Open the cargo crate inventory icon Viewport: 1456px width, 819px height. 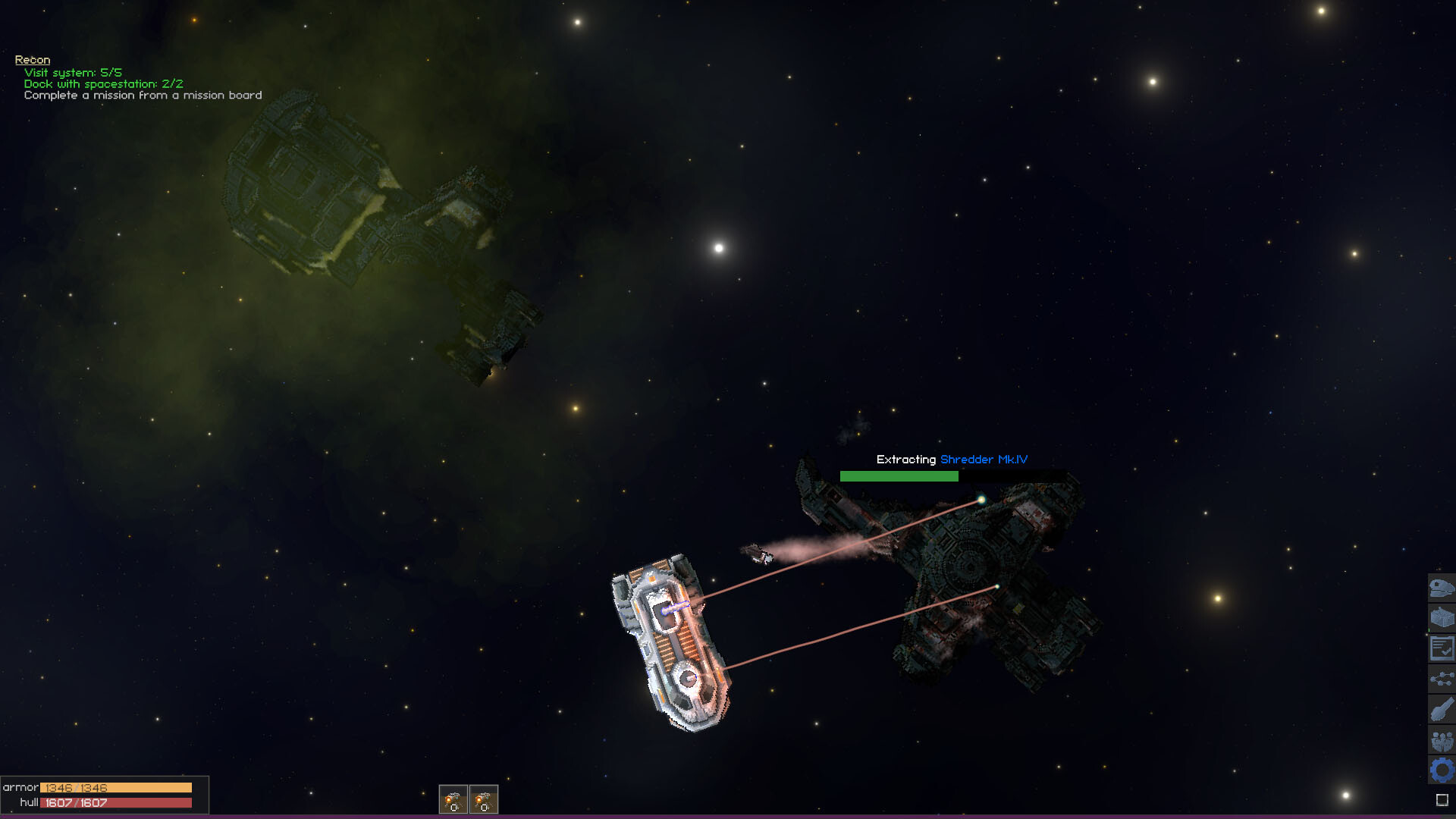[1442, 618]
